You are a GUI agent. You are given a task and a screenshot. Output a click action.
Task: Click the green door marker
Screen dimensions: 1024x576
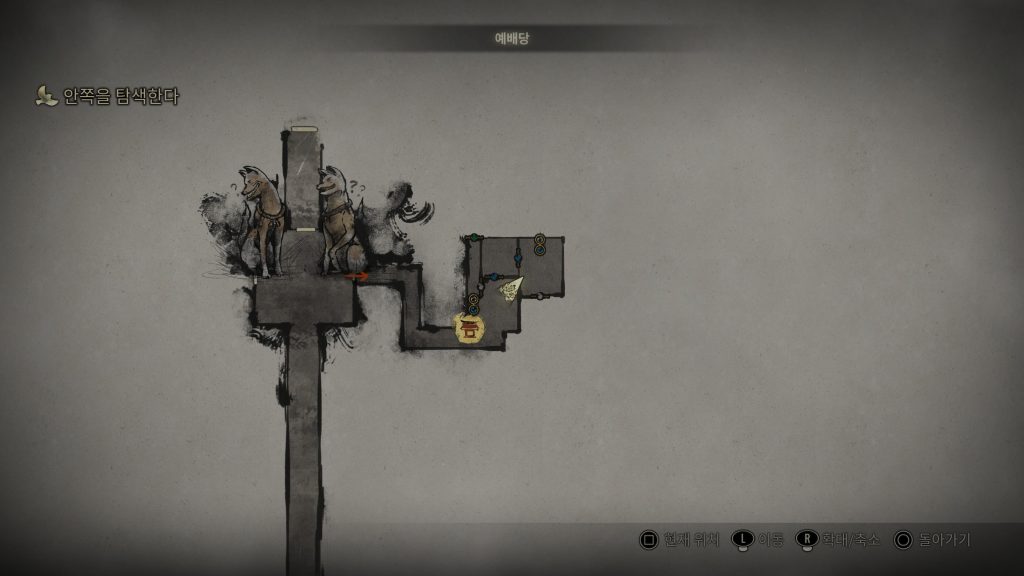pyautogui.click(x=474, y=238)
